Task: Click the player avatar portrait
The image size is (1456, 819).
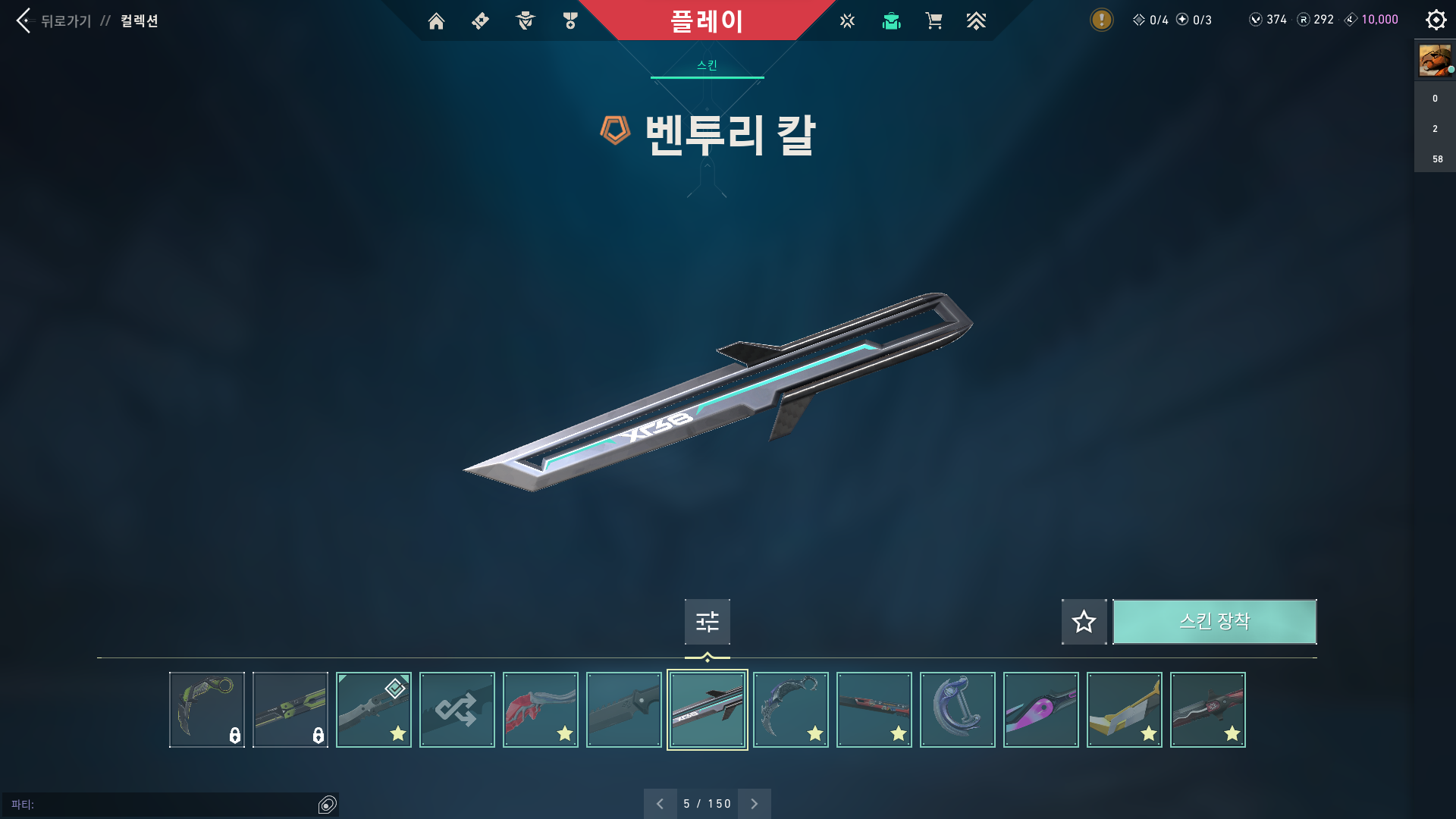Action: point(1435,60)
